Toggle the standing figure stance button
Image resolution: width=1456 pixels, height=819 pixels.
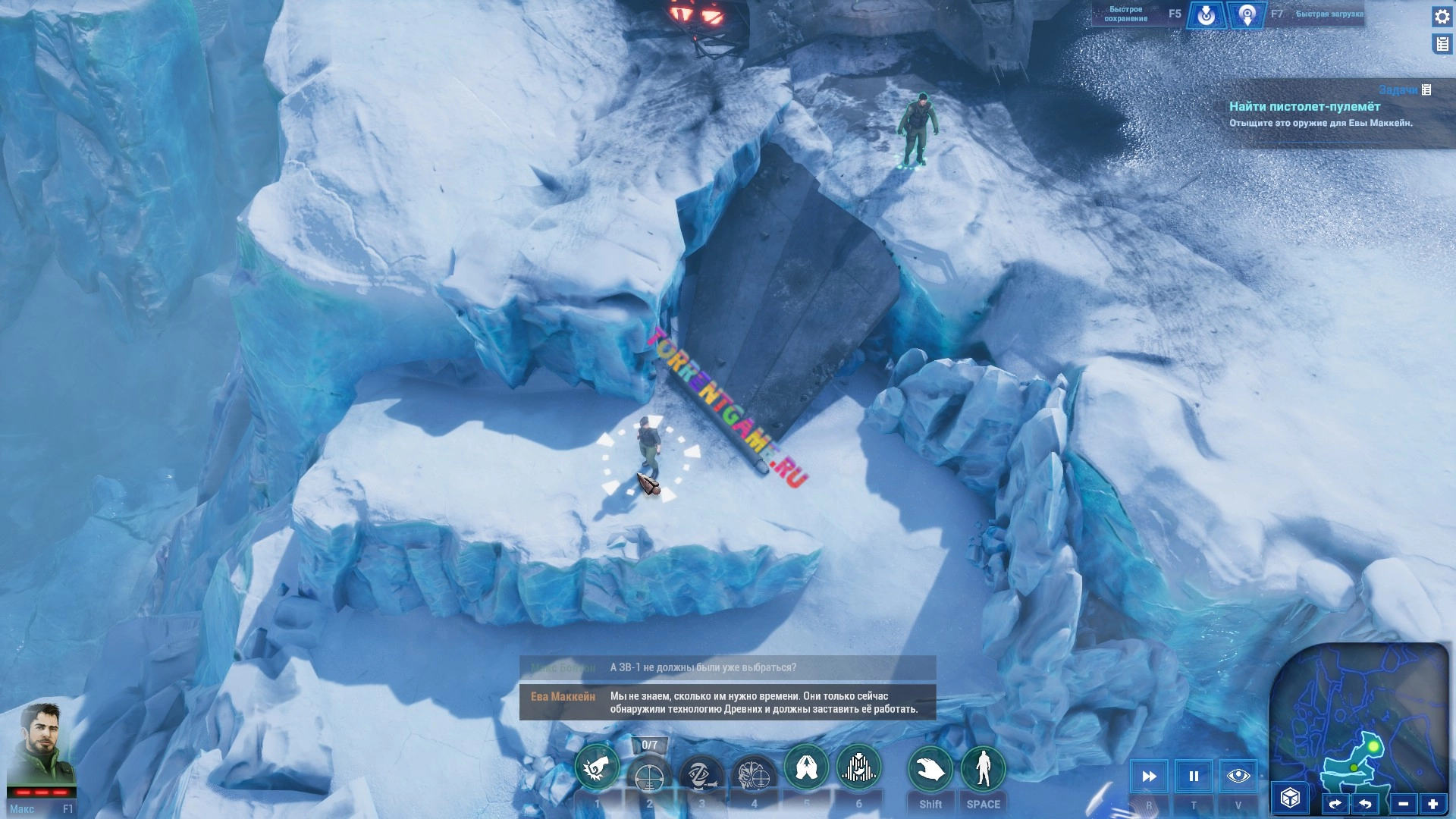coord(983,769)
